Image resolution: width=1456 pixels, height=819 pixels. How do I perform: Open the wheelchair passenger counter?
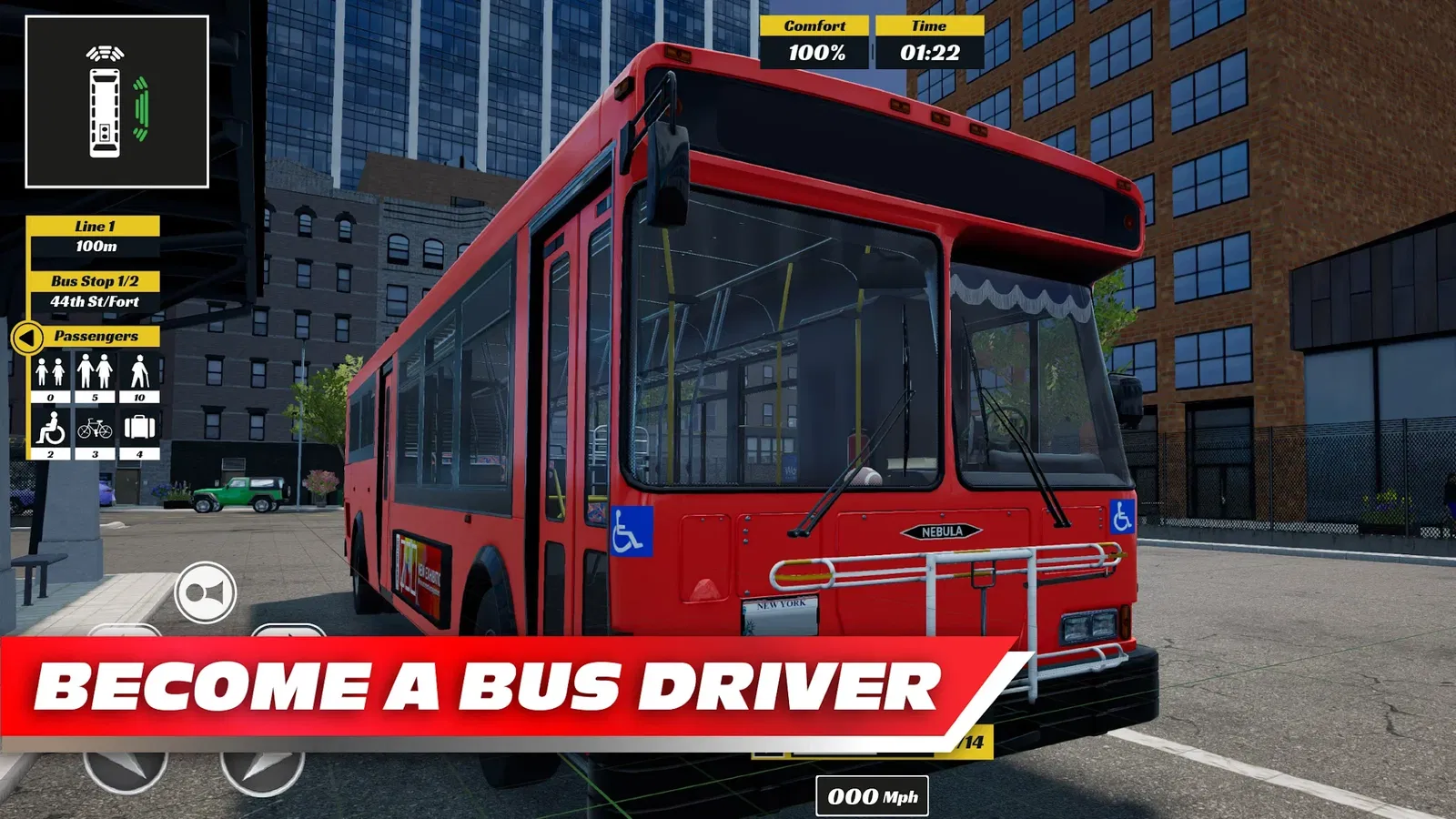click(48, 427)
